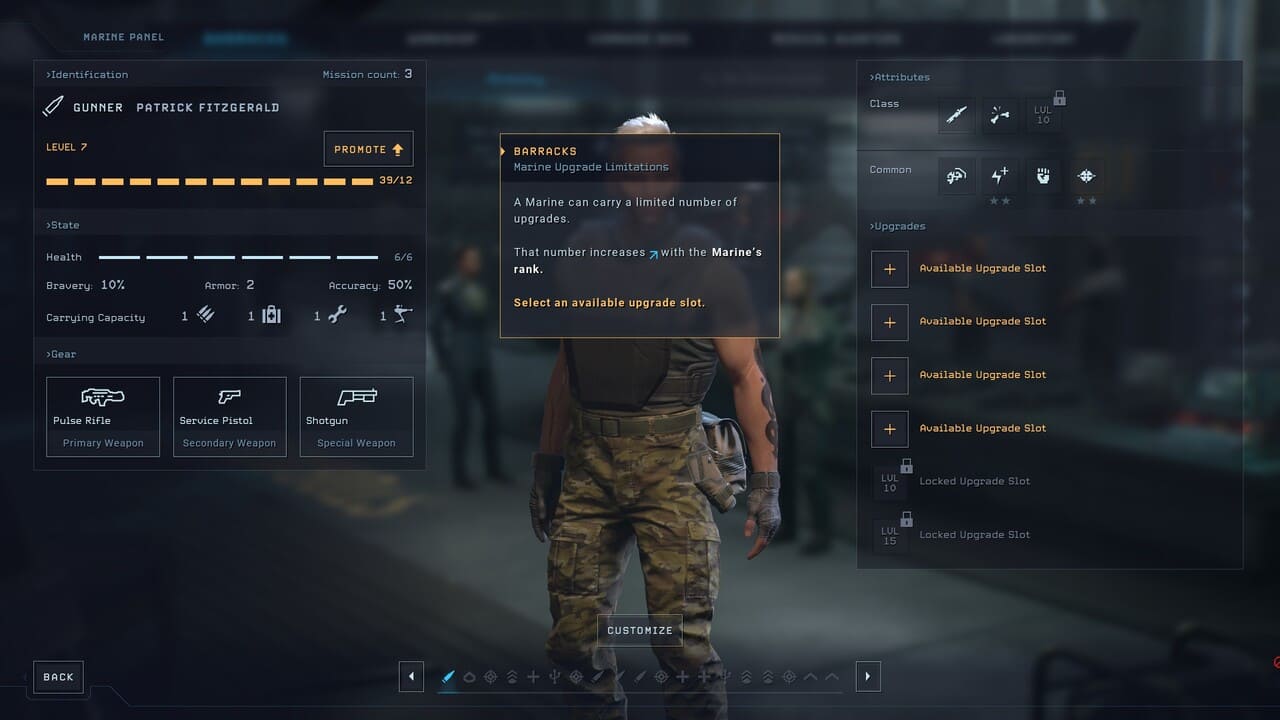Select the highlighted blue marine icon in roster bar

448,677
